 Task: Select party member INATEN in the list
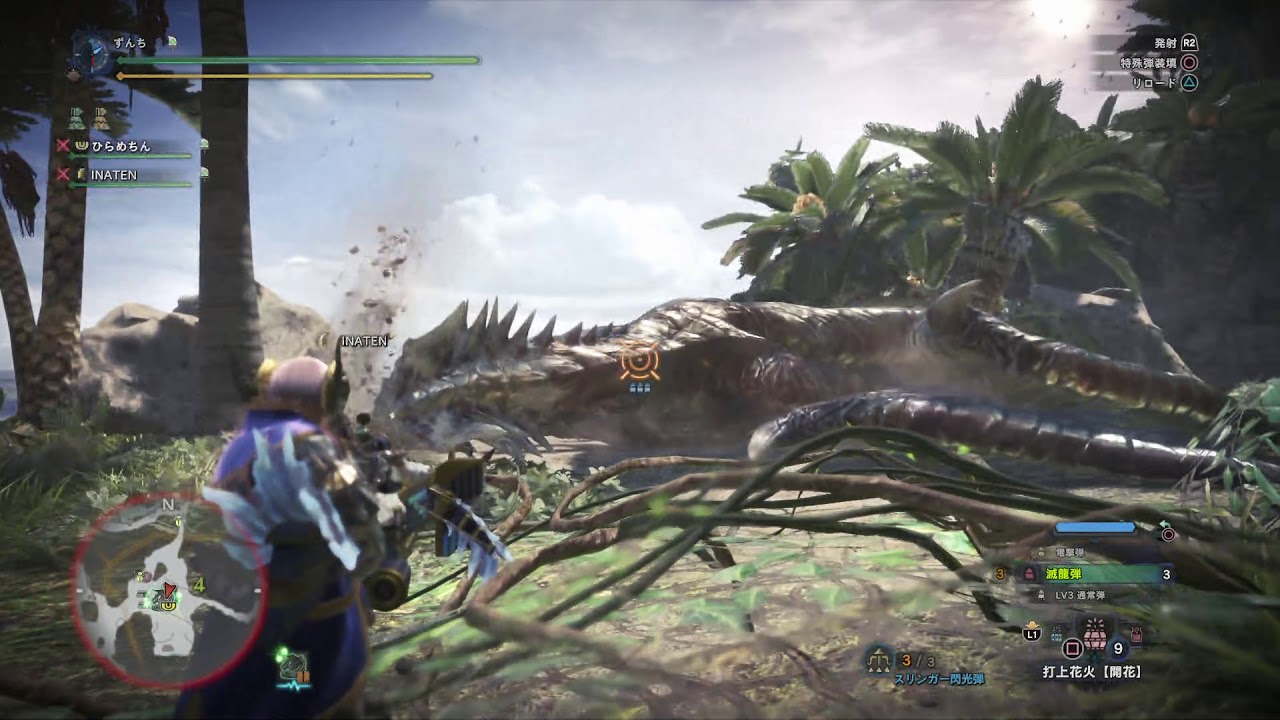113,175
